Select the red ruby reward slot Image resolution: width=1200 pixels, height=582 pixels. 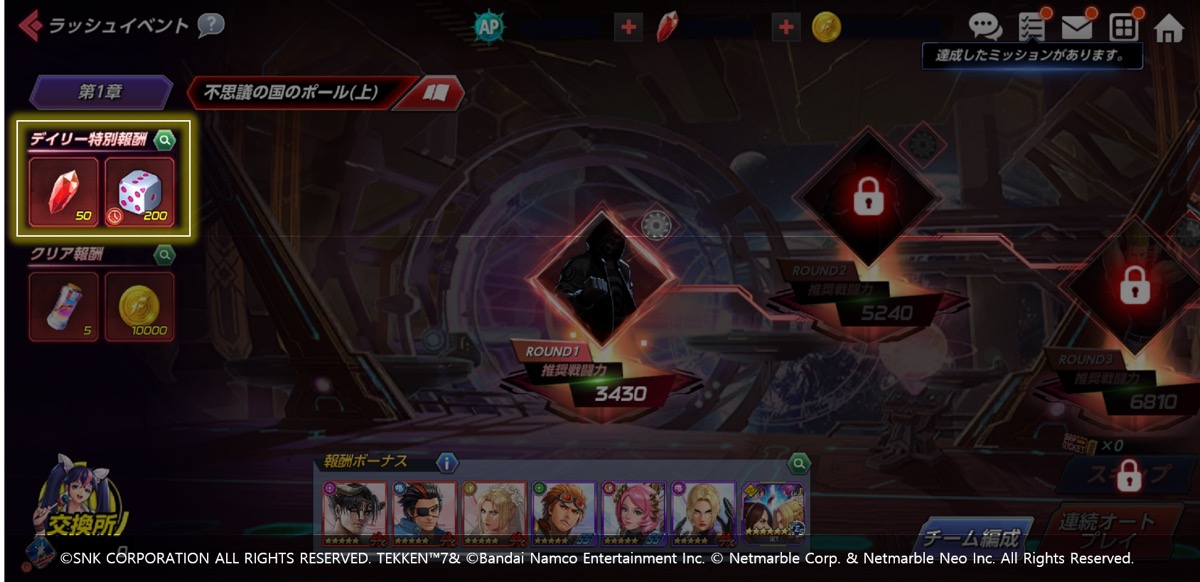pyautogui.click(x=64, y=191)
